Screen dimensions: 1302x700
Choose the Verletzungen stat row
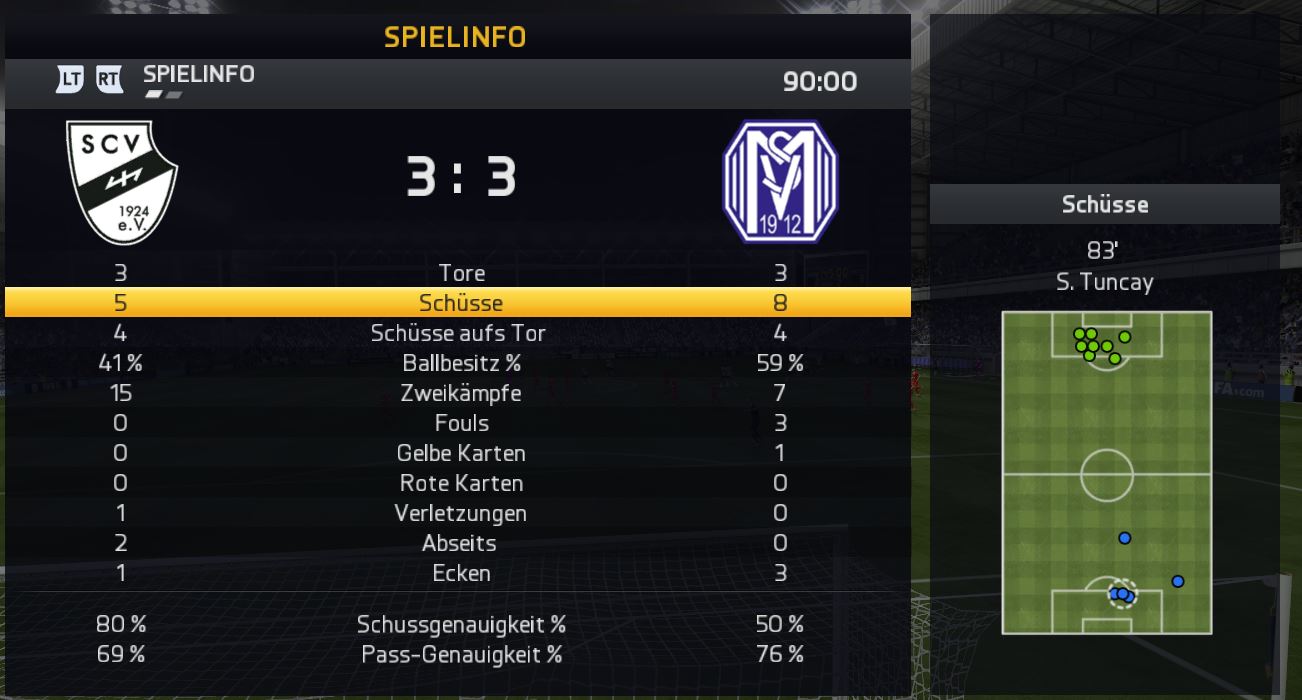(x=461, y=513)
